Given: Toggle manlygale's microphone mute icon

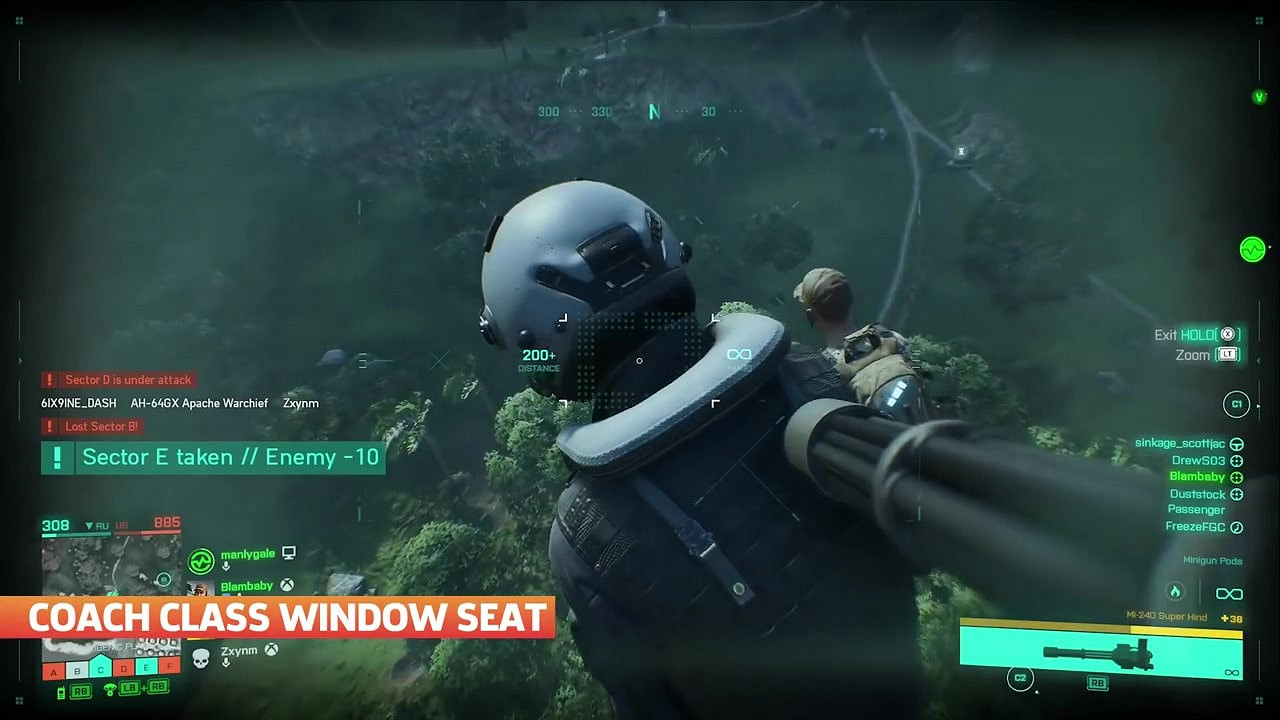Looking at the screenshot, I should click(x=226, y=567).
